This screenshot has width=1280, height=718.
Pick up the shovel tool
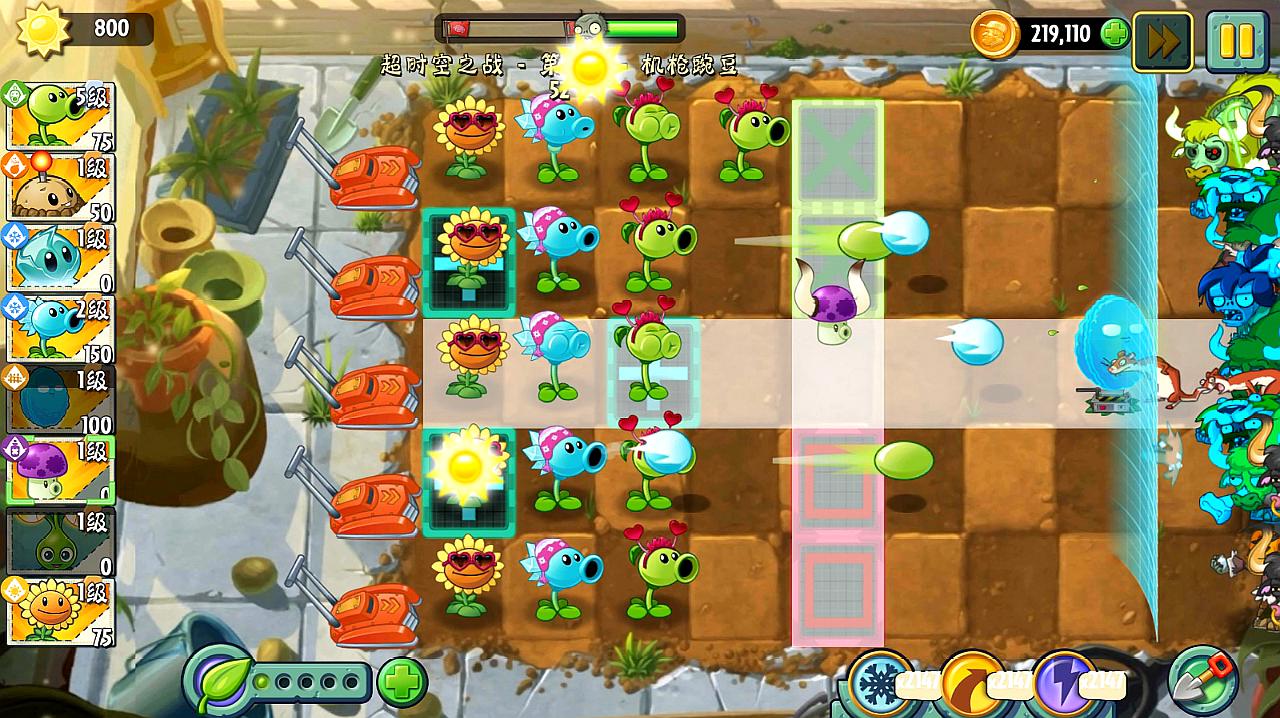coord(1202,681)
